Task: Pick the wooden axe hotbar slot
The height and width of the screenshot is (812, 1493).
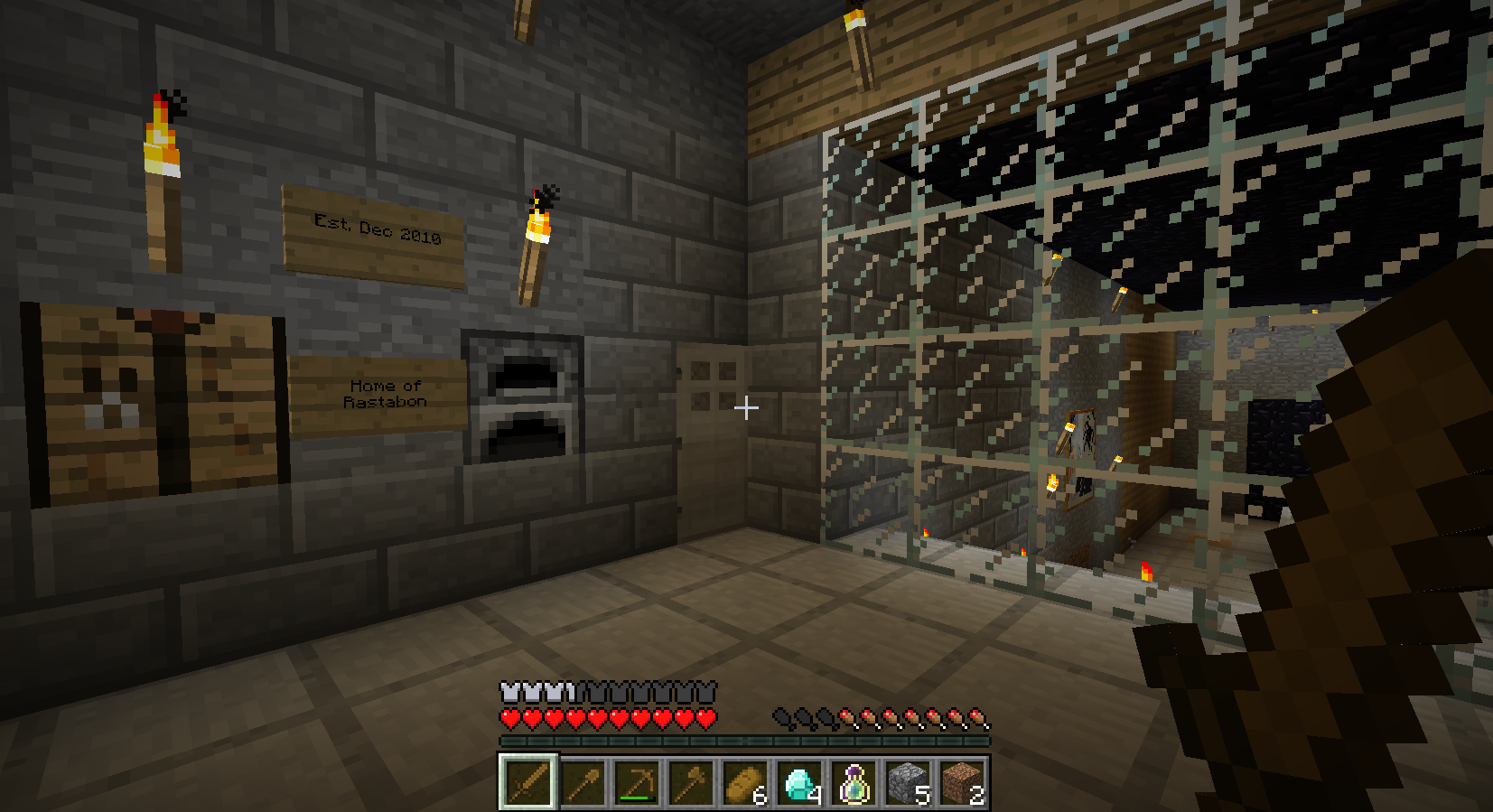Action: (x=691, y=782)
